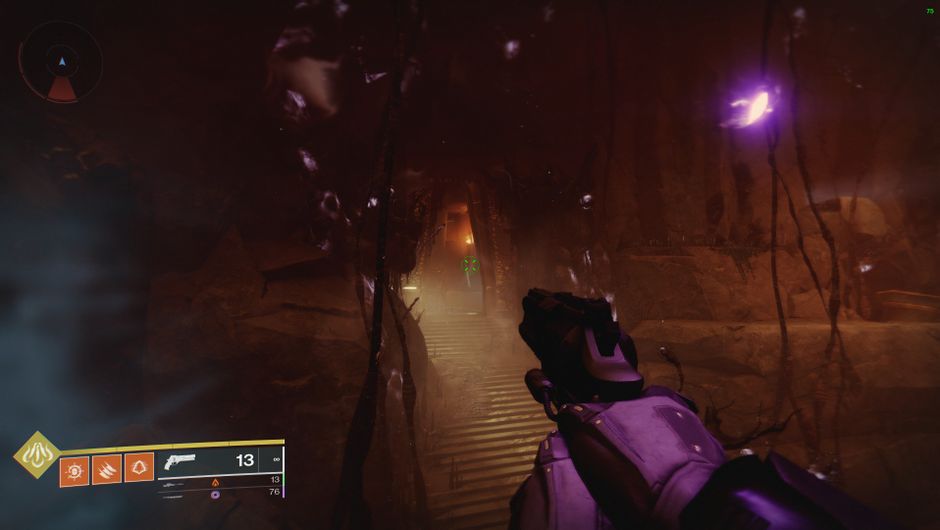This screenshot has height=530, width=940.
Task: Select the equipped hand cannon weapon
Action: coord(181,462)
